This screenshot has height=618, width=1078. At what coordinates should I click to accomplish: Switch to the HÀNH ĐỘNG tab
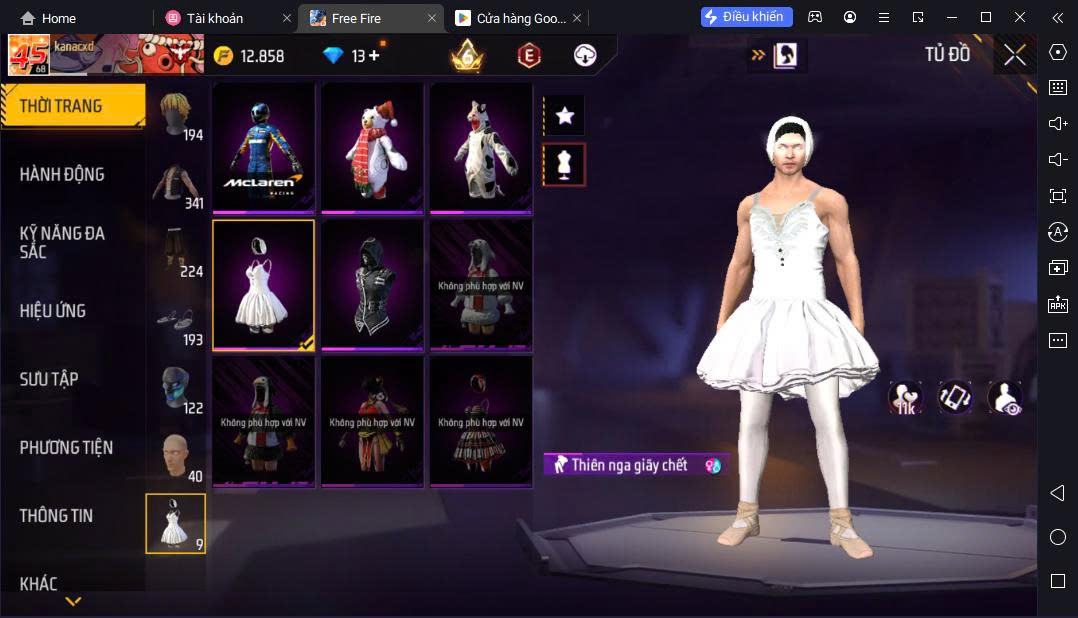62,174
